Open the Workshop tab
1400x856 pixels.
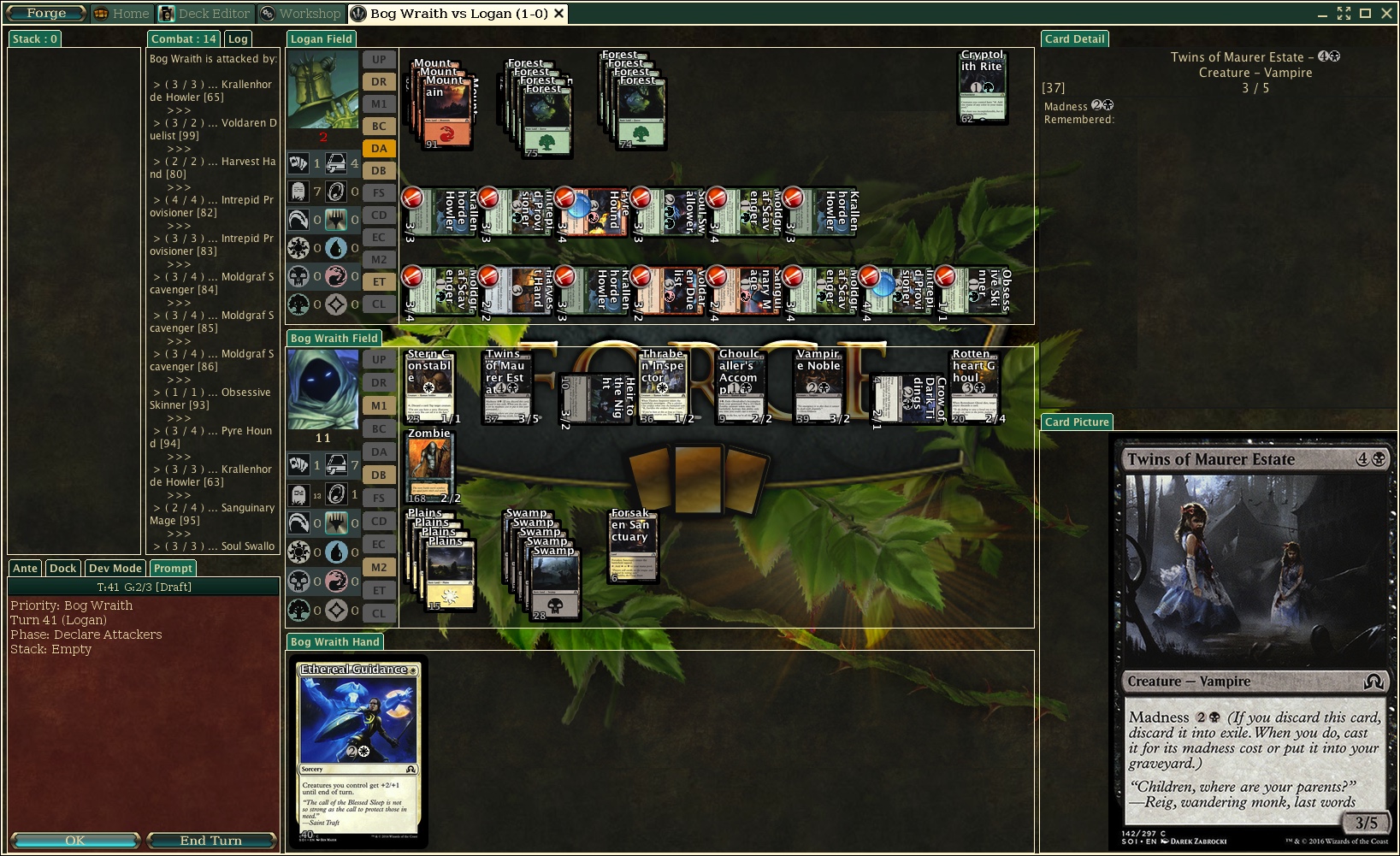pos(301,14)
